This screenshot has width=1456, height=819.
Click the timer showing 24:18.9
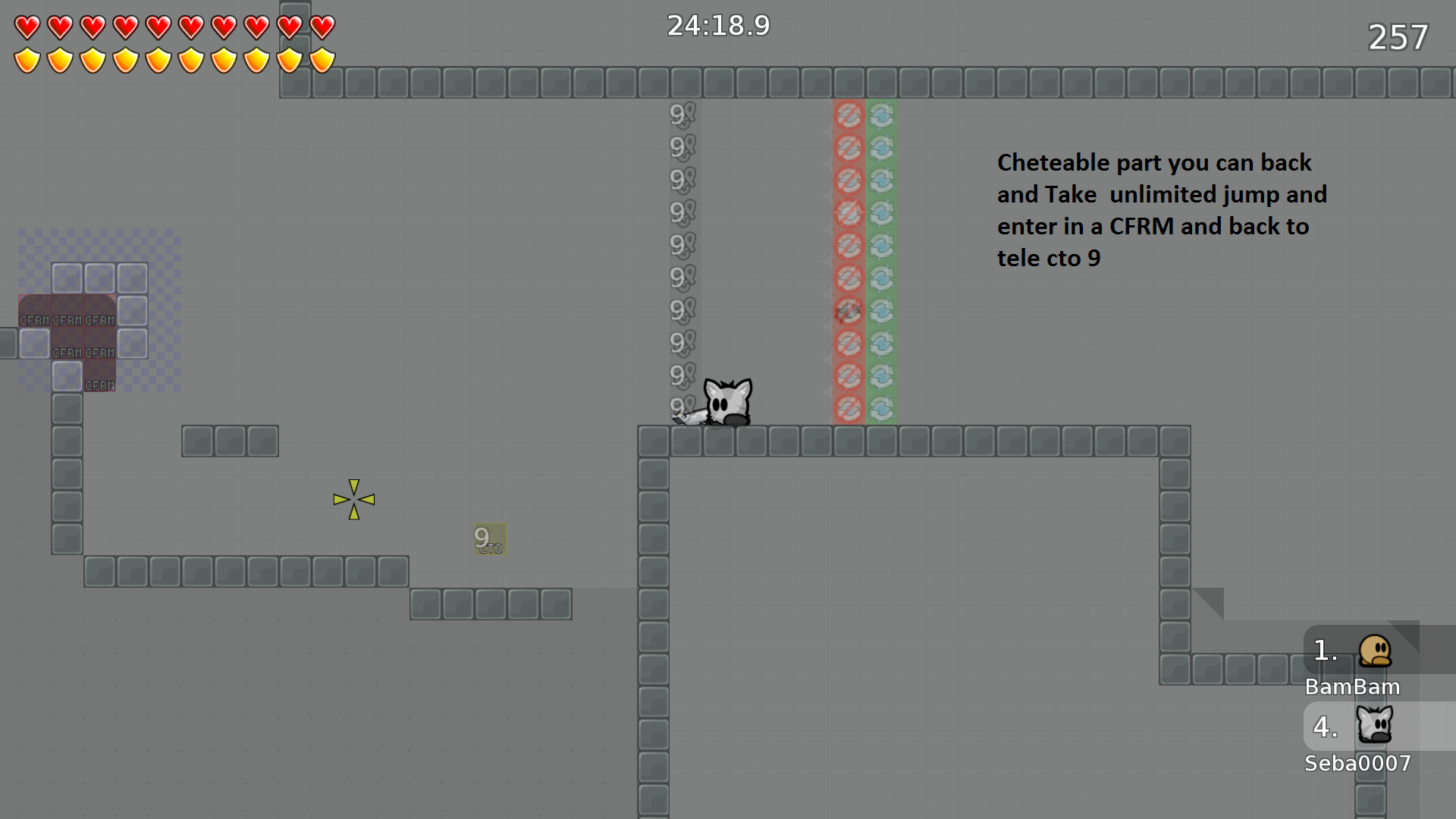click(x=717, y=25)
